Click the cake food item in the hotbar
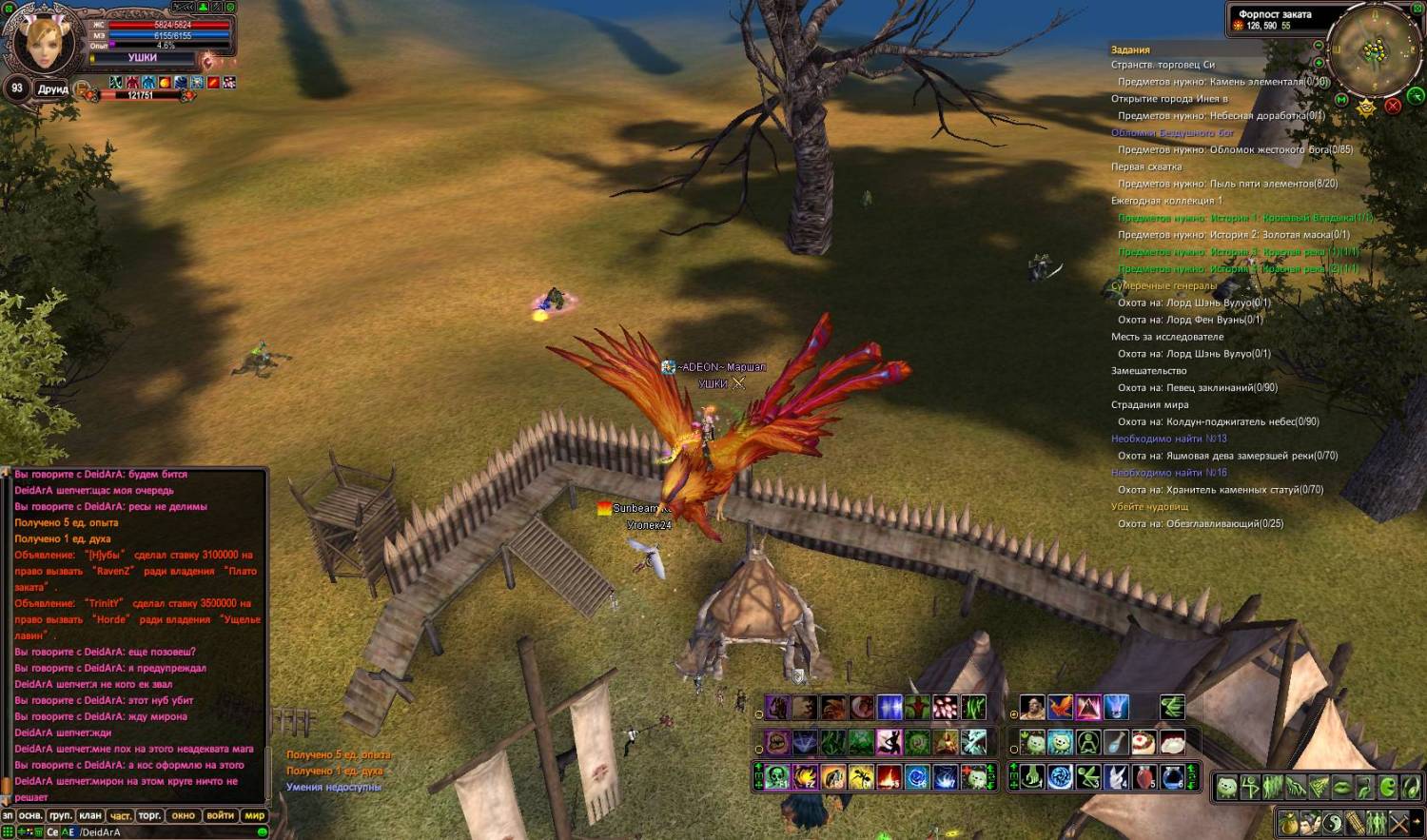This screenshot has height=840, width=1427. coord(1144,742)
